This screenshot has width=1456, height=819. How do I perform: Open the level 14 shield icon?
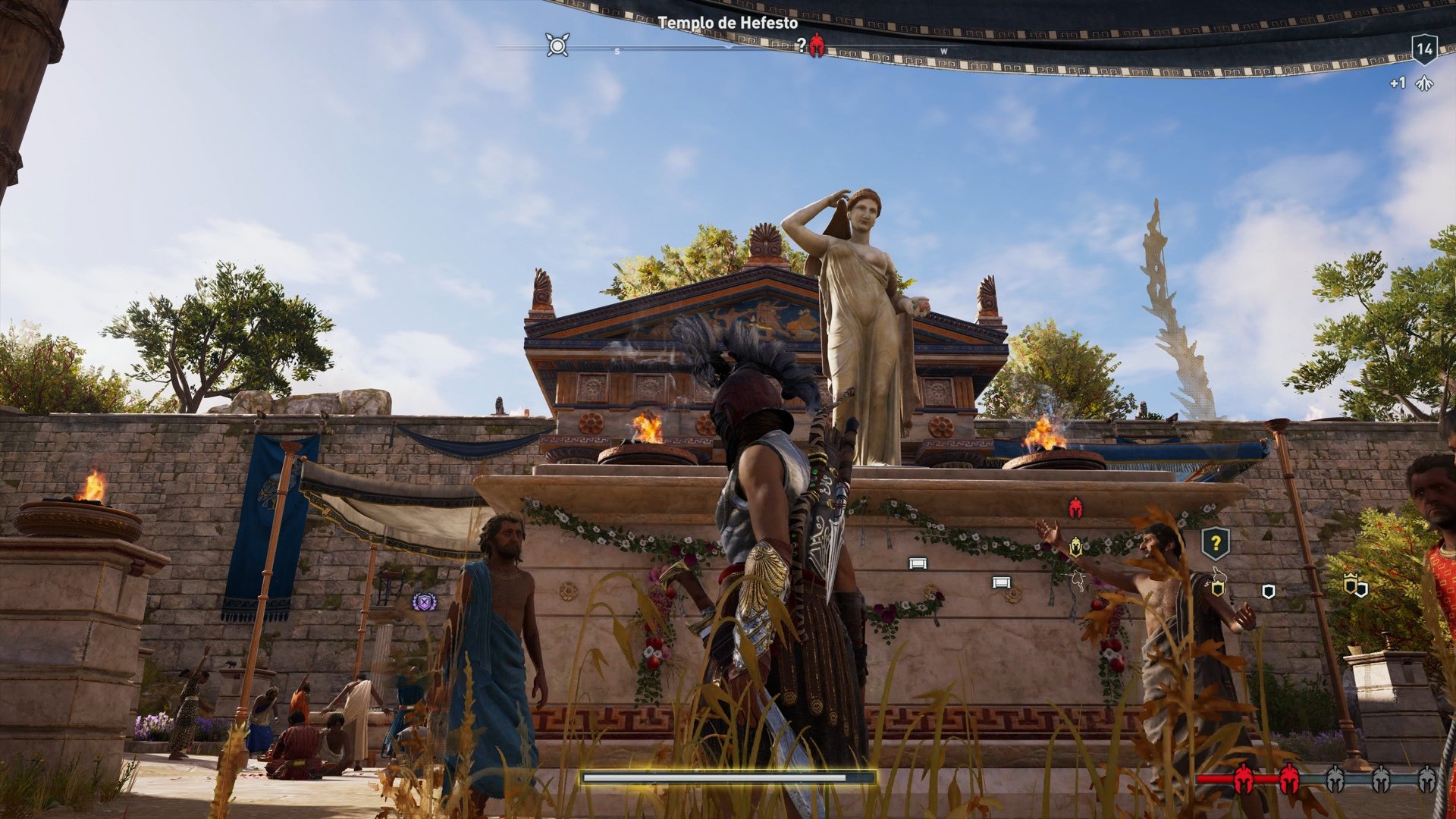click(1426, 49)
